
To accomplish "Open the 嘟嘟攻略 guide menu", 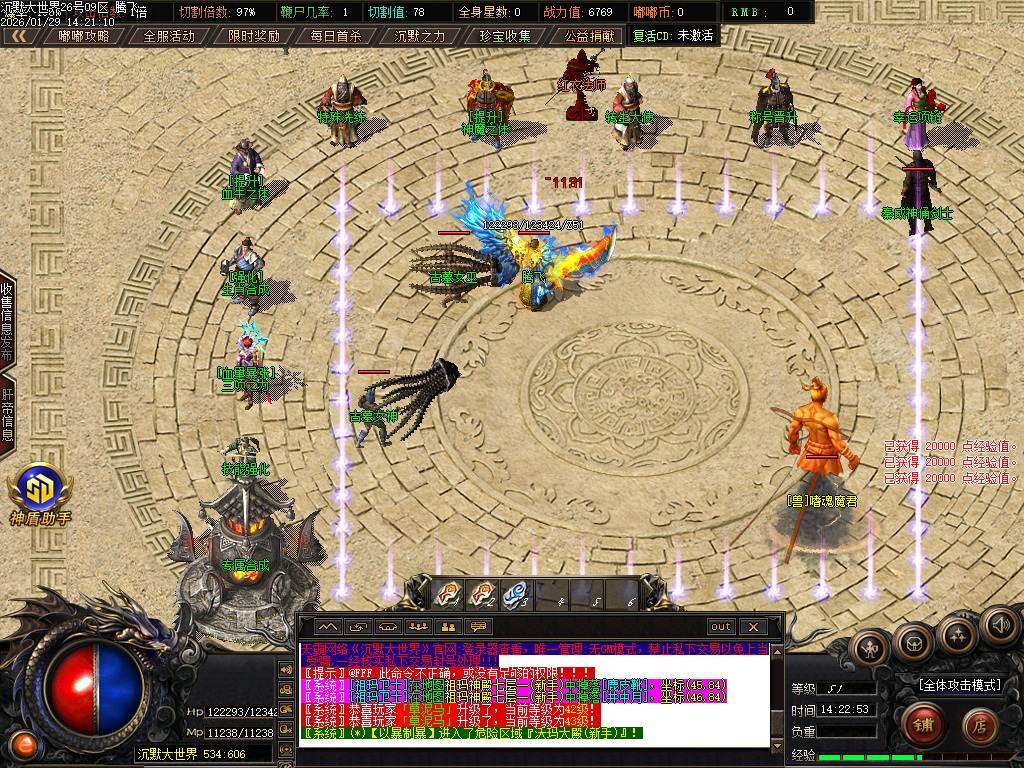I will (x=84, y=35).
